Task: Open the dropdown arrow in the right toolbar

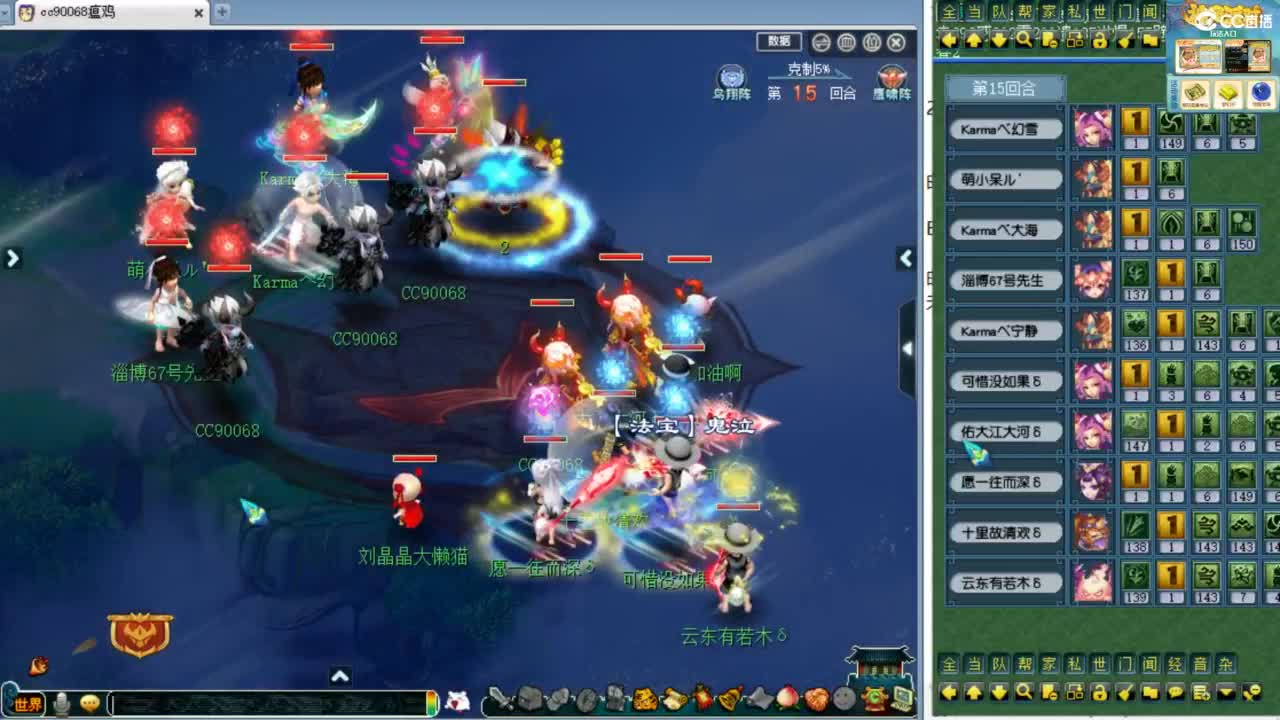Action: point(1228,693)
